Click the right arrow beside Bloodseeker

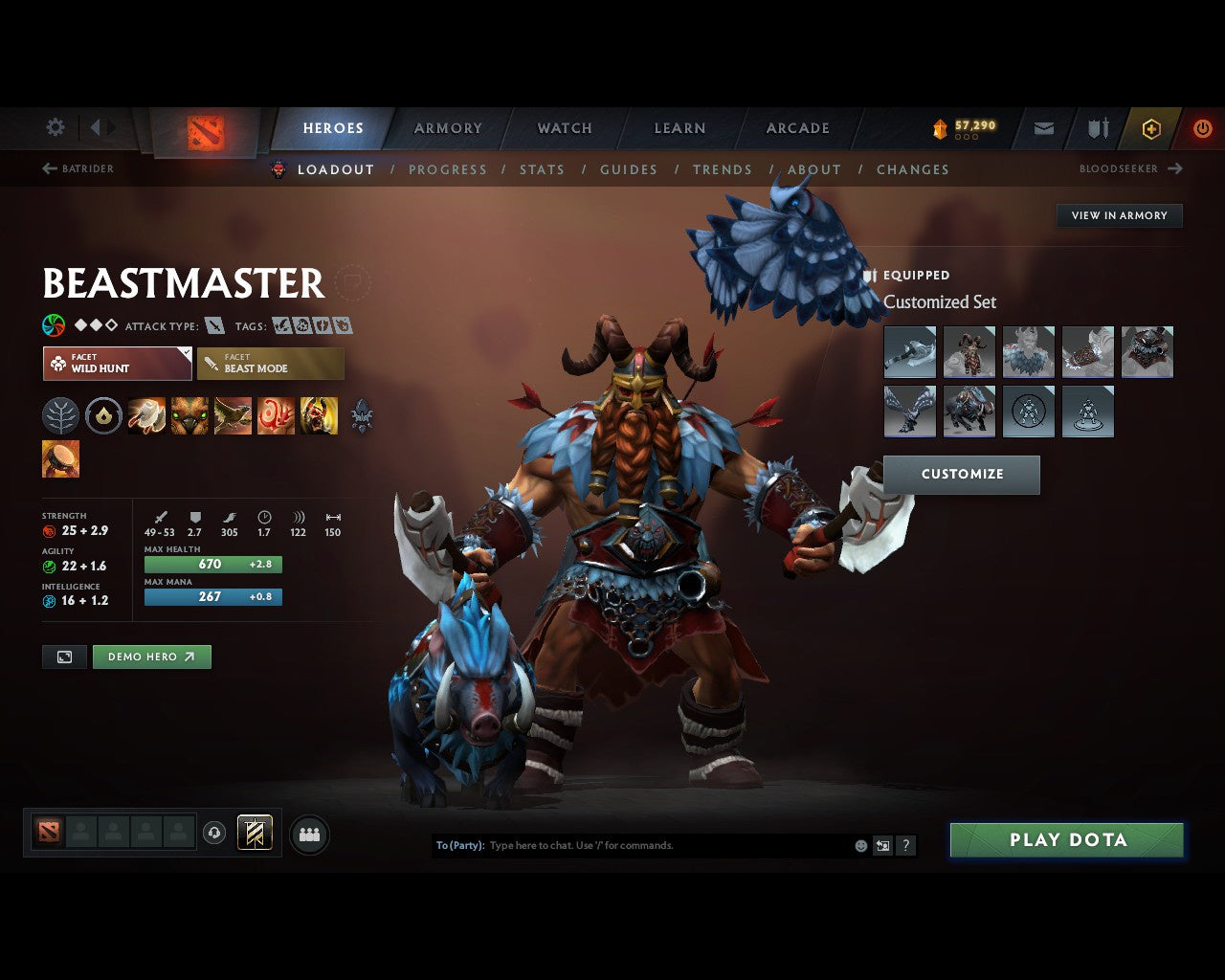coord(1175,168)
